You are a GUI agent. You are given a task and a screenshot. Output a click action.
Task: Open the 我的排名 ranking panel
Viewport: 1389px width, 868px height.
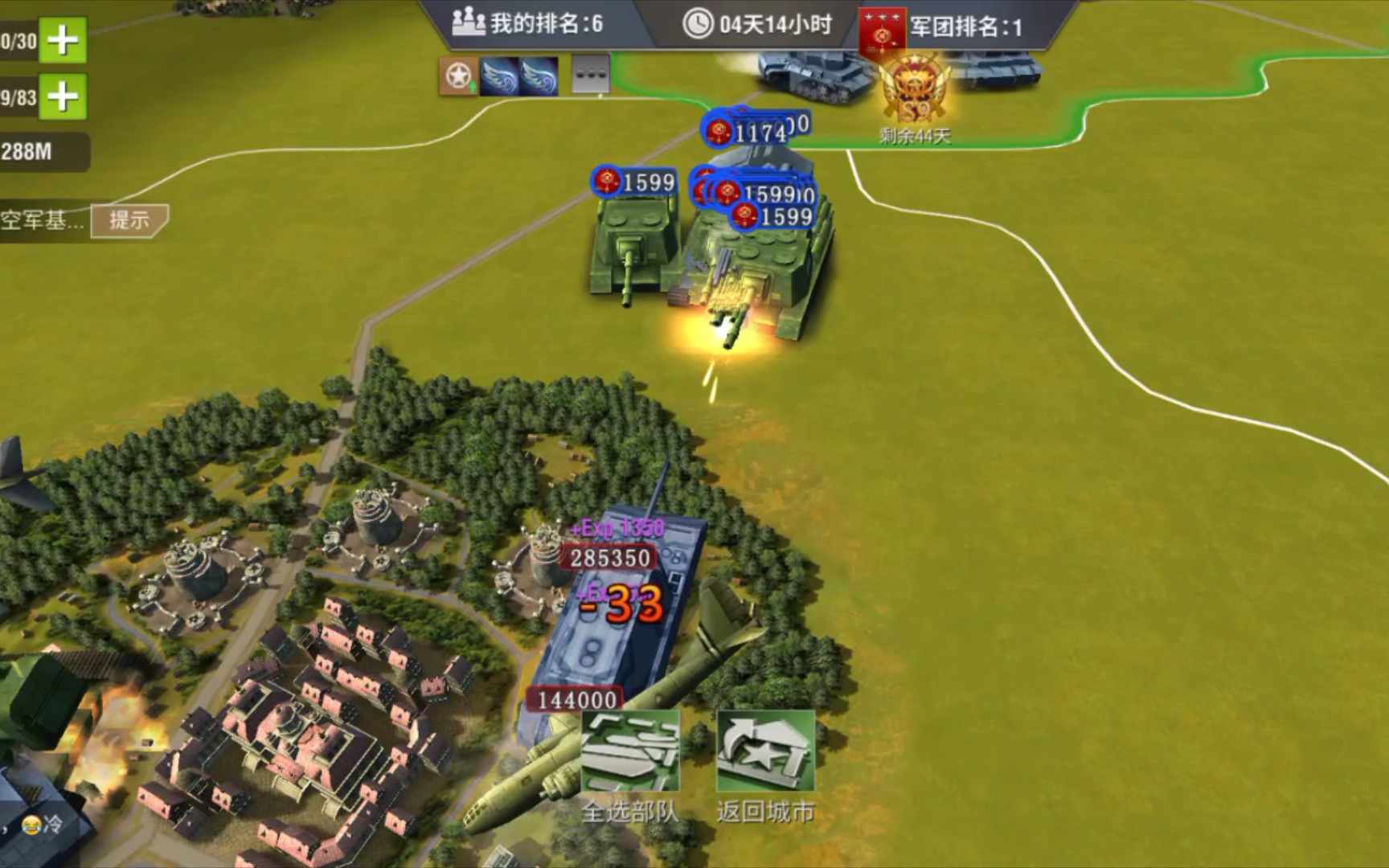[x=527, y=23]
